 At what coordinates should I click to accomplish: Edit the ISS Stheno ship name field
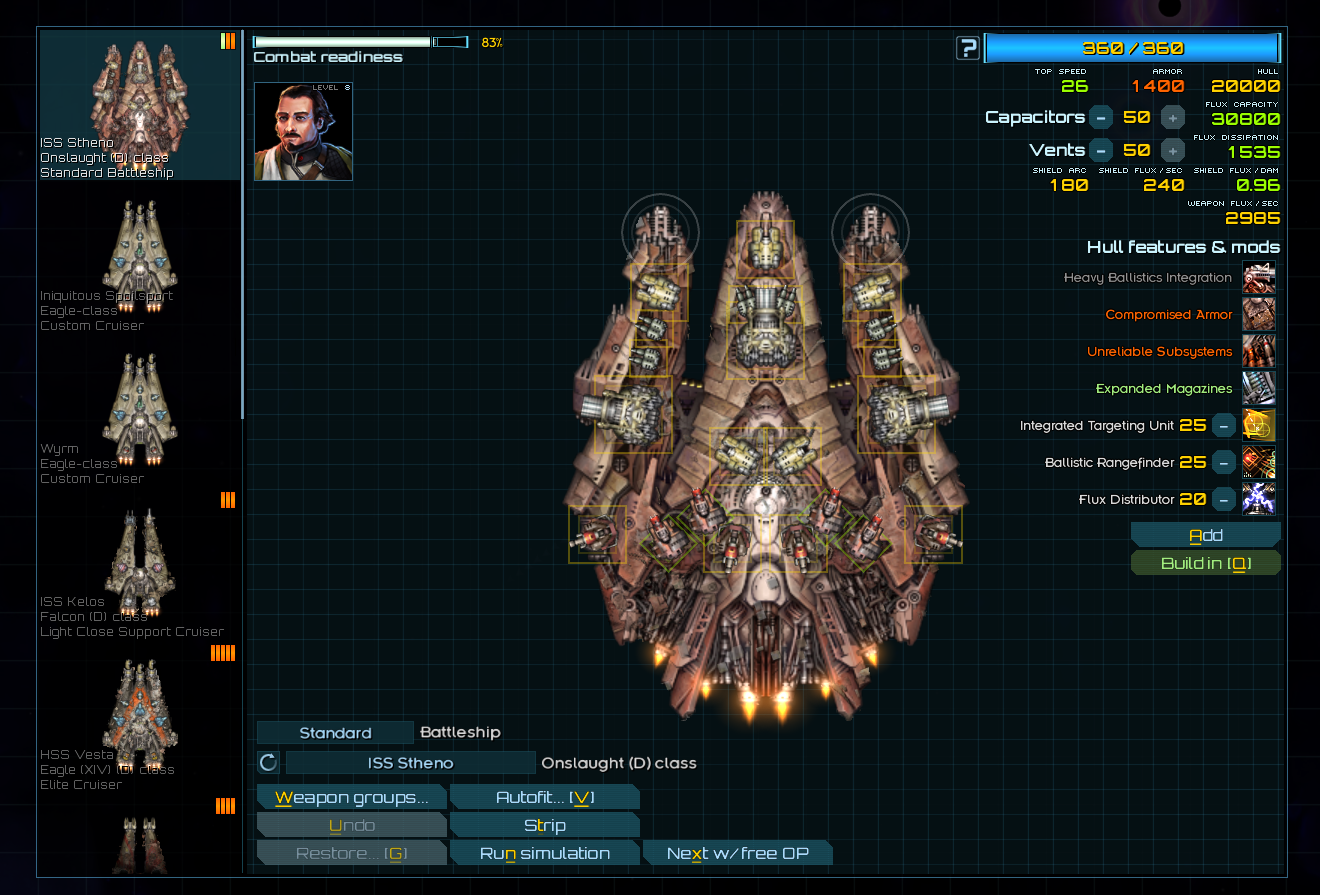(x=410, y=763)
